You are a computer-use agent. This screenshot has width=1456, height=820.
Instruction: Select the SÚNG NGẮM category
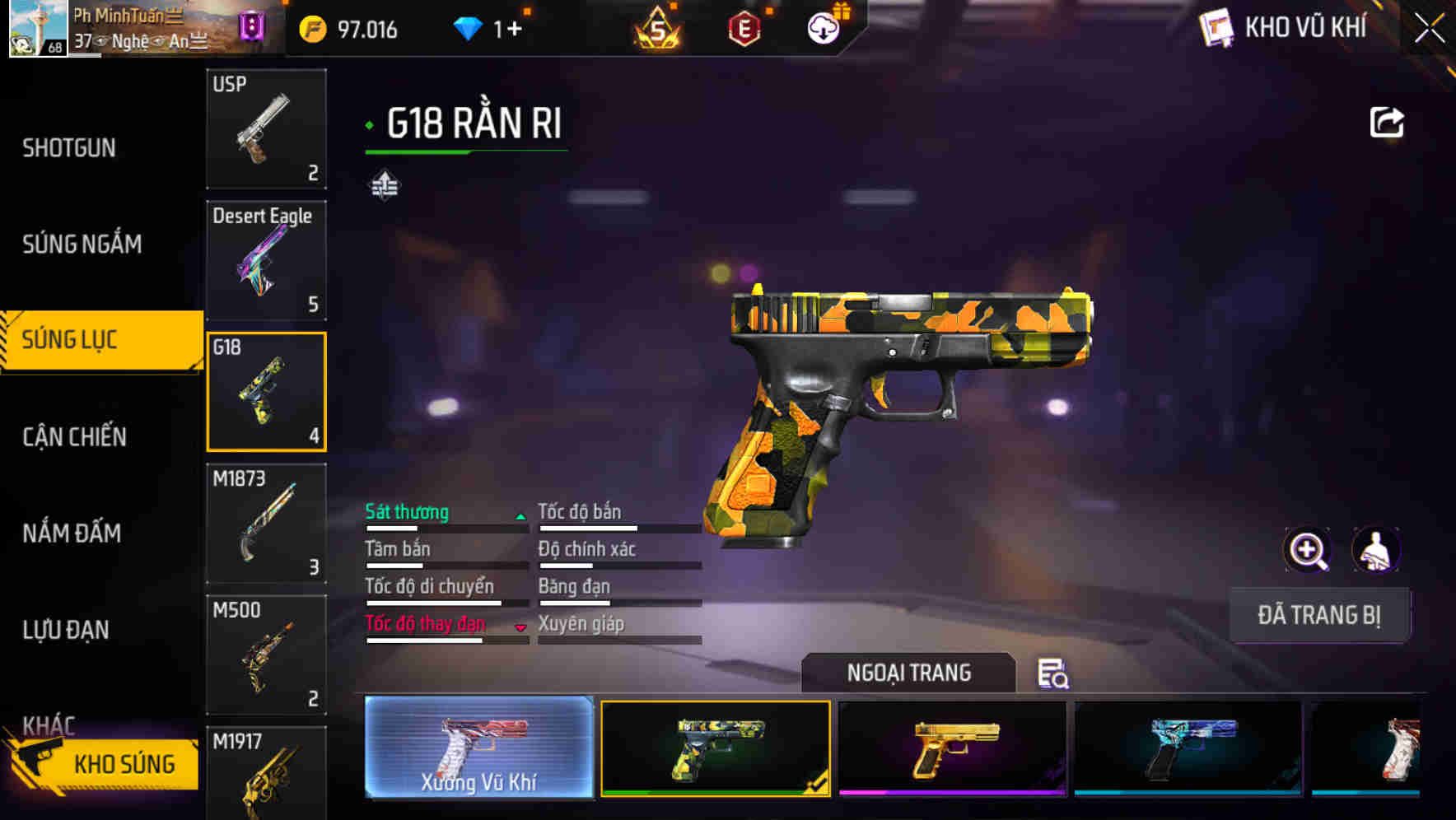coord(82,244)
